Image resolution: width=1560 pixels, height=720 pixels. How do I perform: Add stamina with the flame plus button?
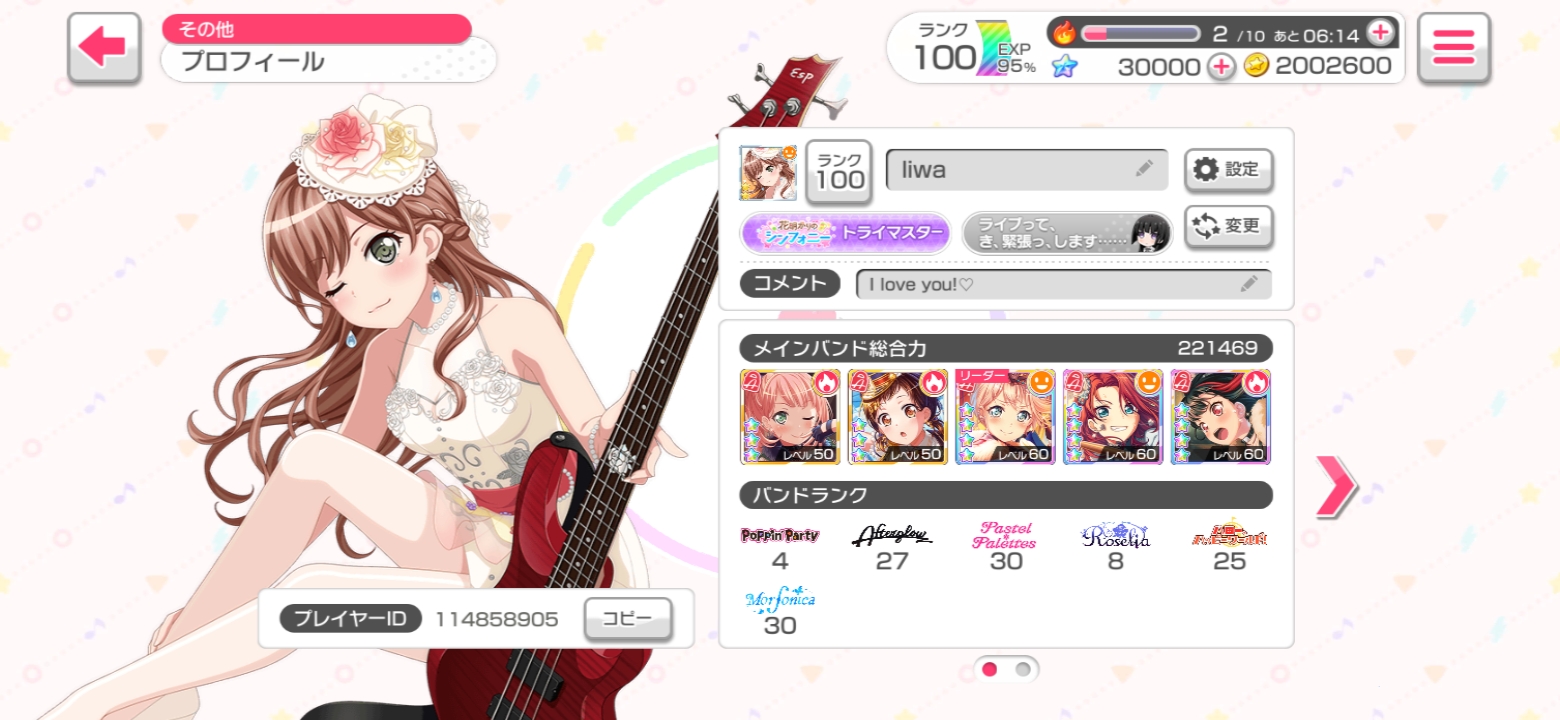point(1380,33)
